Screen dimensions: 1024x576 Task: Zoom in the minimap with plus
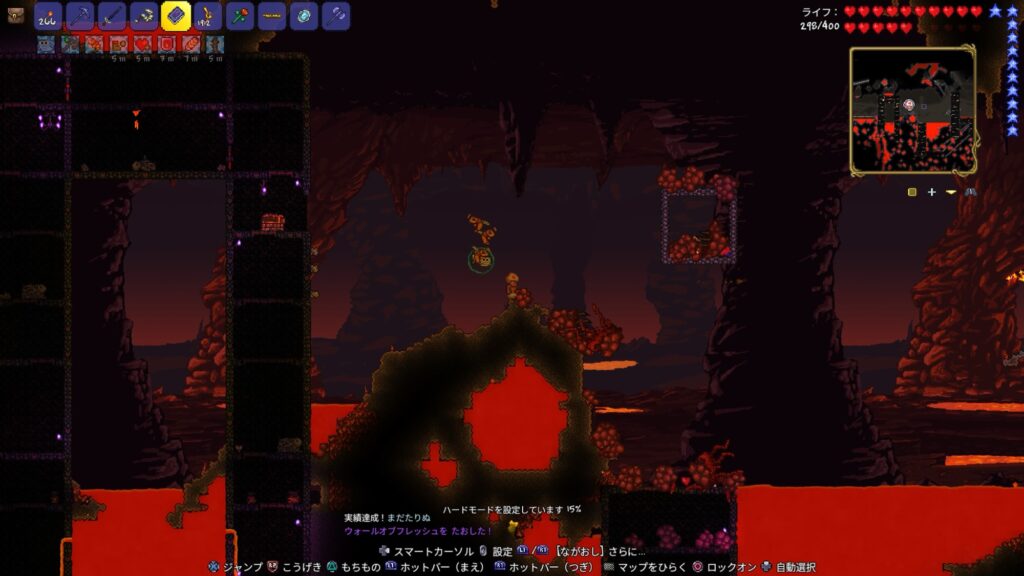[x=931, y=191]
